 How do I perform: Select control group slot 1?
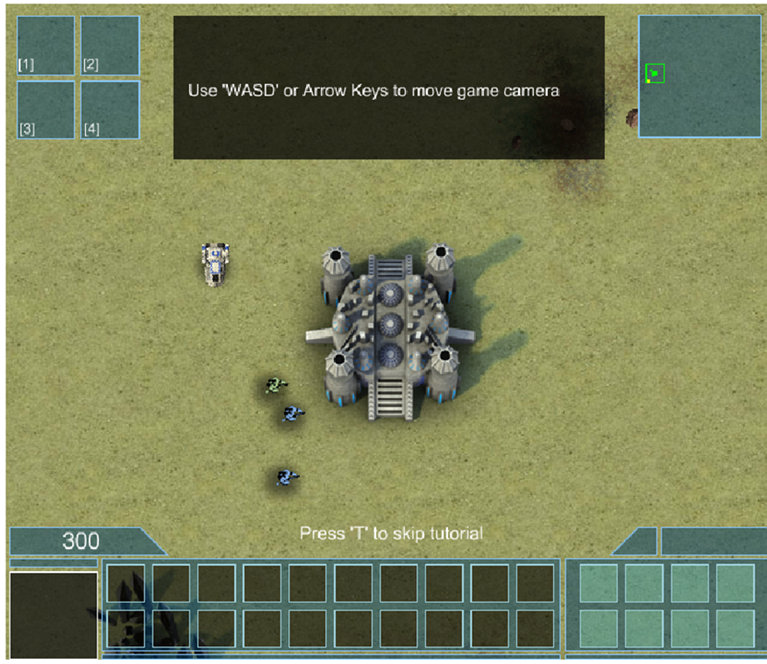(46, 46)
